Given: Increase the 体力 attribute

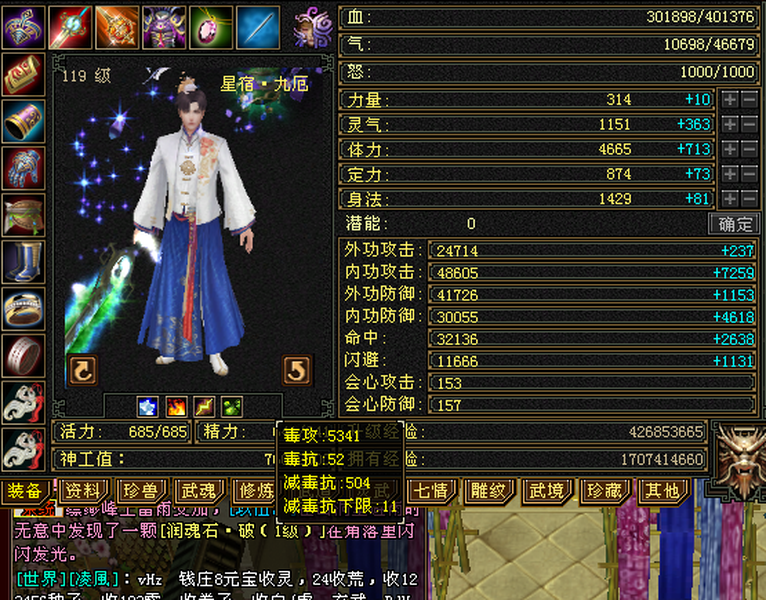Looking at the screenshot, I should click(x=731, y=149).
